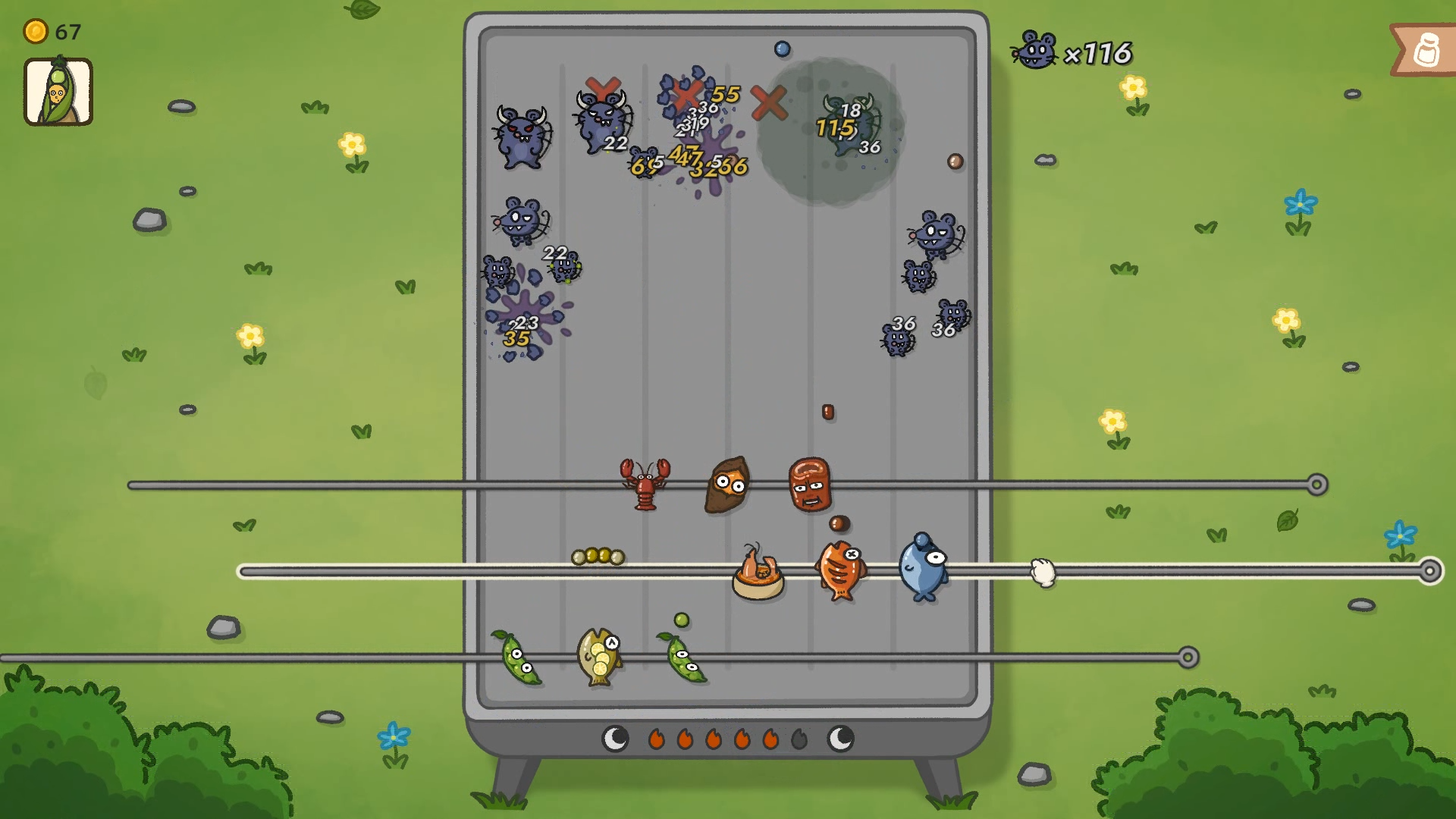Grab the ring handle of the lobster skewer
This screenshot has width=1456, height=819.
pyautogui.click(x=1317, y=485)
